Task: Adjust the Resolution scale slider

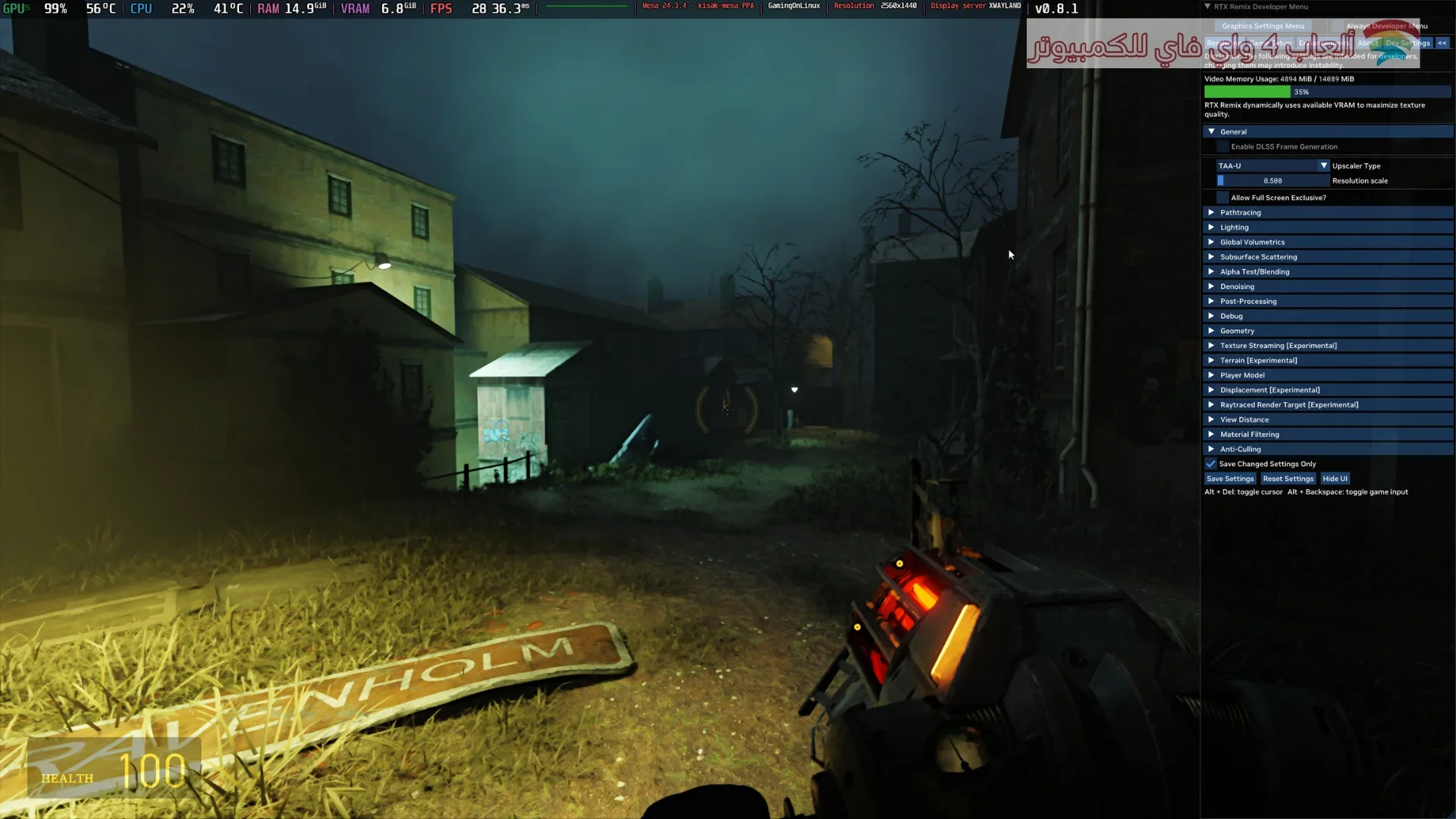Action: coord(1272,181)
